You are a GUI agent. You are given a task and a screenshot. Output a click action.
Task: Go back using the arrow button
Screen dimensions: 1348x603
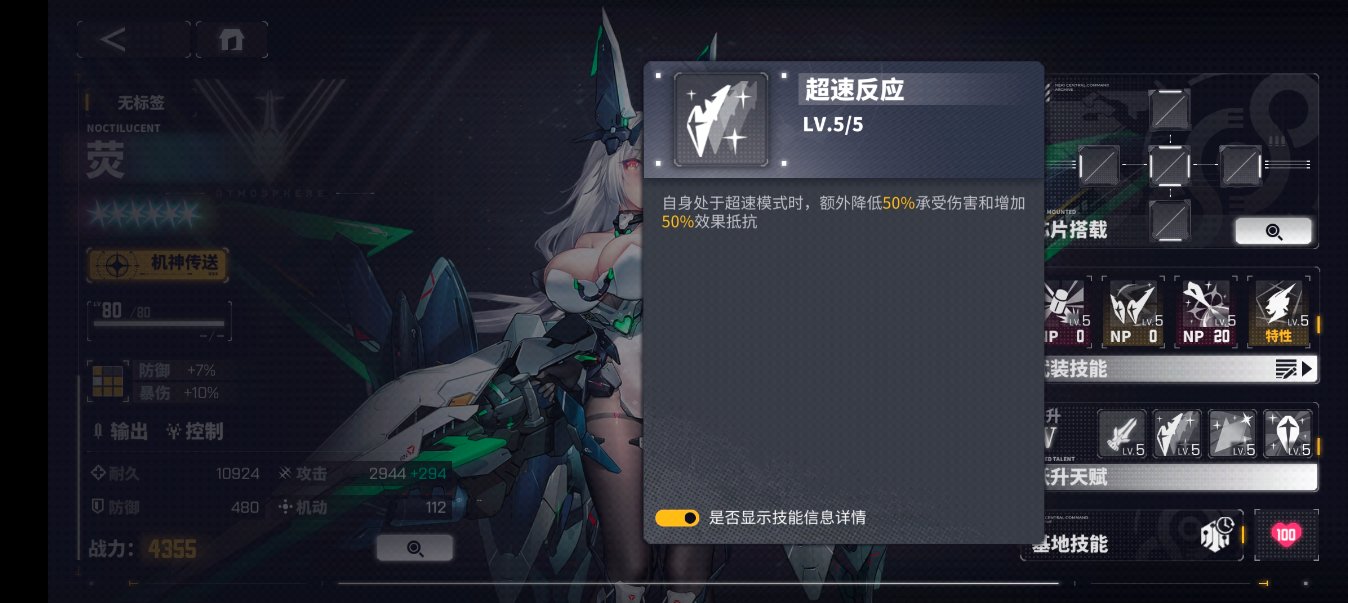[x=115, y=40]
